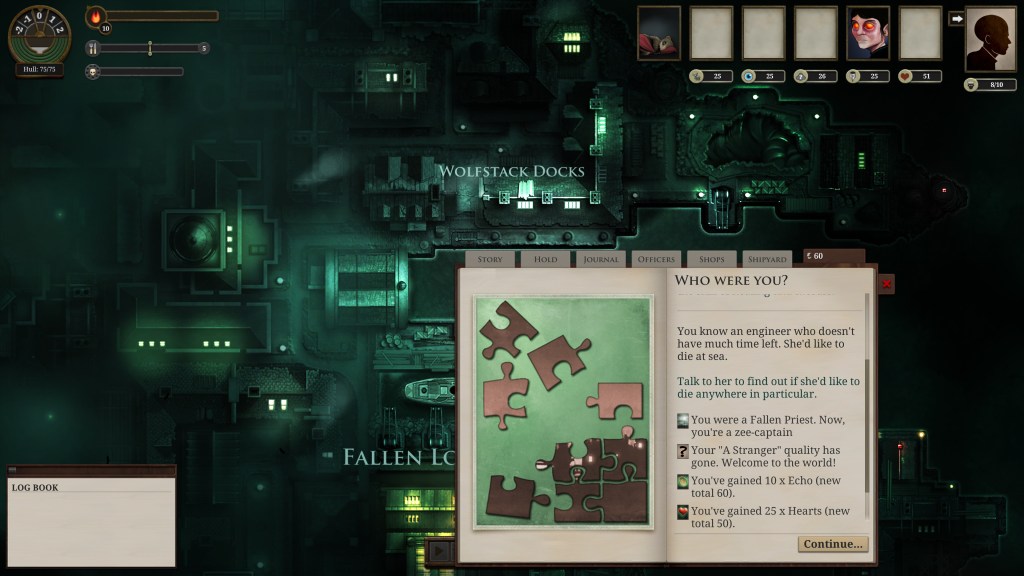Open the captain silhouette portrait

[x=990, y=40]
